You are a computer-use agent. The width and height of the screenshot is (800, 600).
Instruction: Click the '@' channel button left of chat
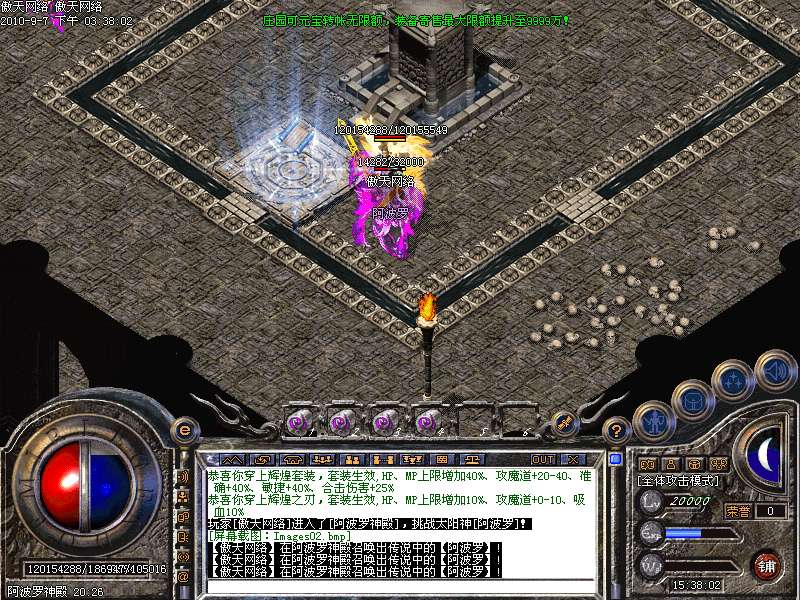tap(183, 576)
